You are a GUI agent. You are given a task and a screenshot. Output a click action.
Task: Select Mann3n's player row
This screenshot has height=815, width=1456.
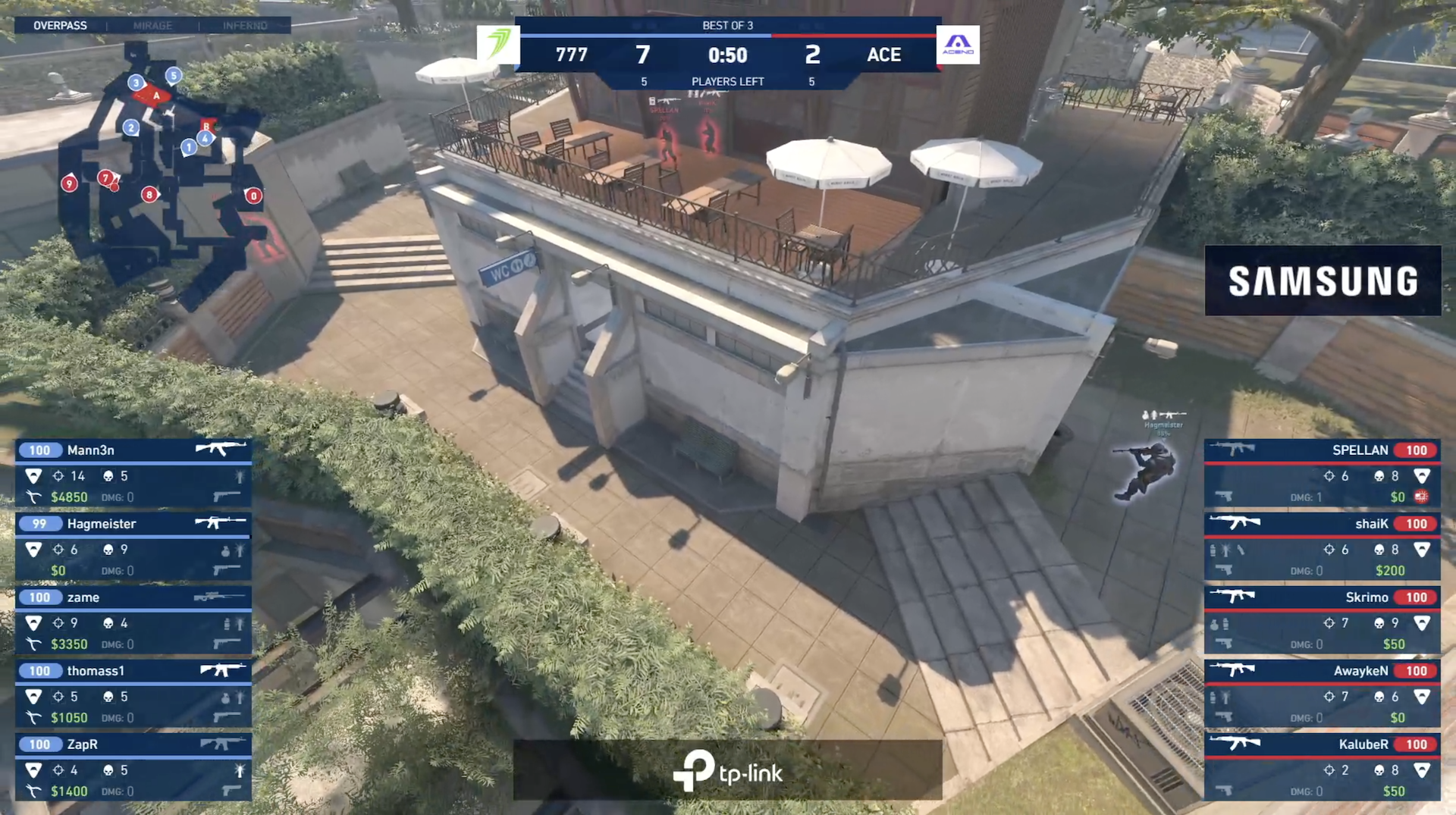(133, 472)
